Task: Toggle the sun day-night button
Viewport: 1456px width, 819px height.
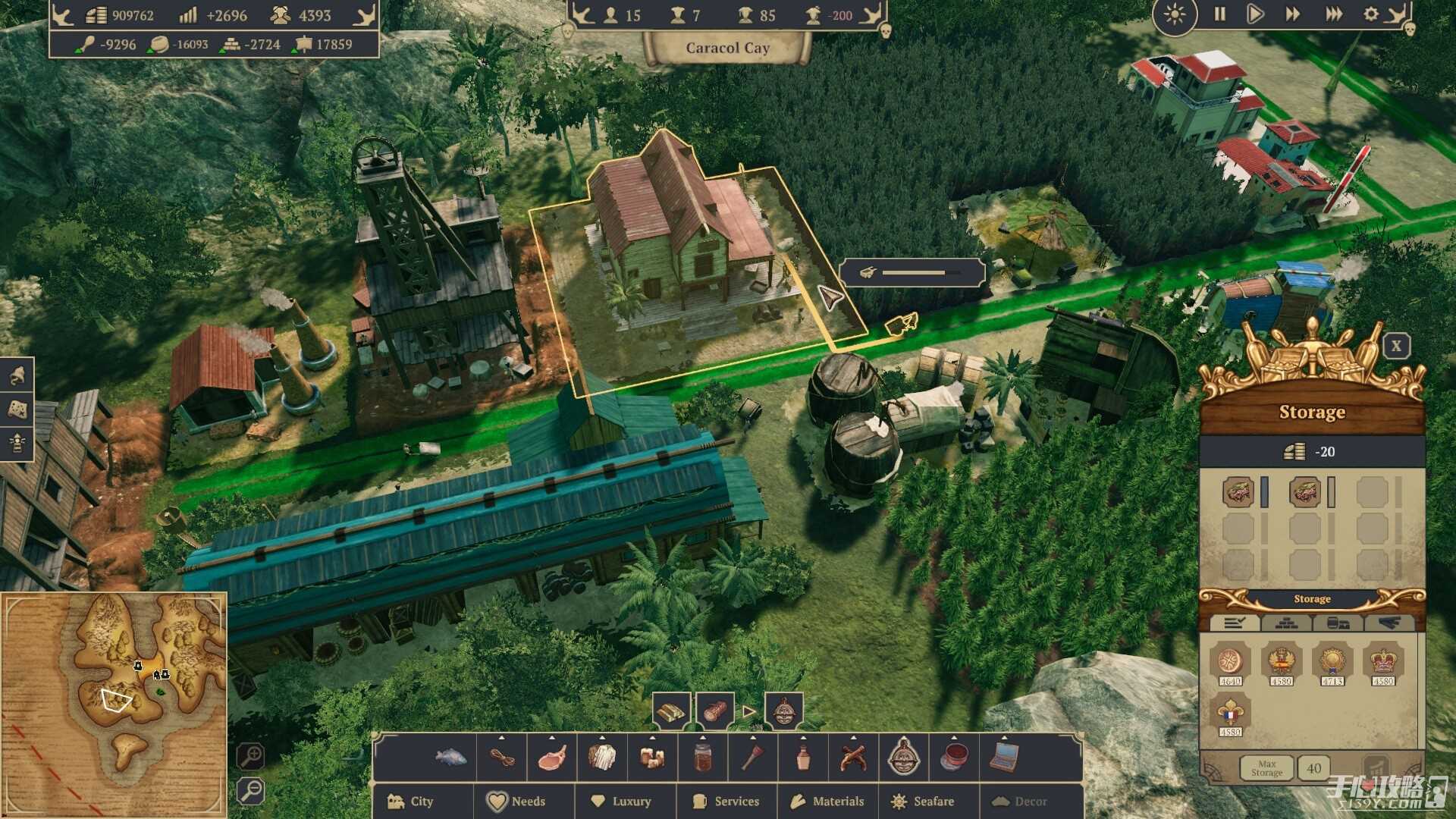Action: 1174,14
